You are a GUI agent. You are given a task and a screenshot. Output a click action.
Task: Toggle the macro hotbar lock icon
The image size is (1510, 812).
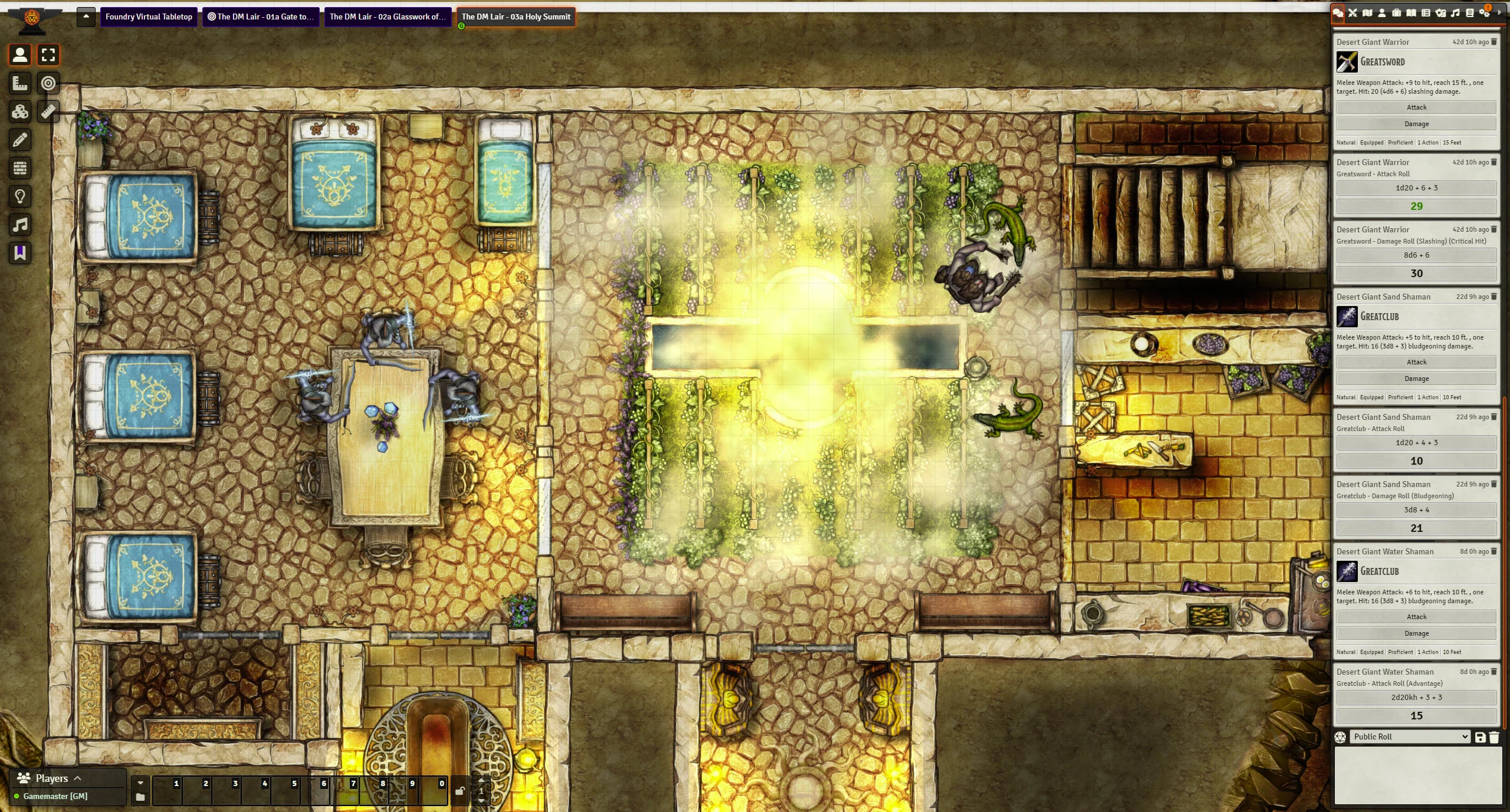point(460,791)
